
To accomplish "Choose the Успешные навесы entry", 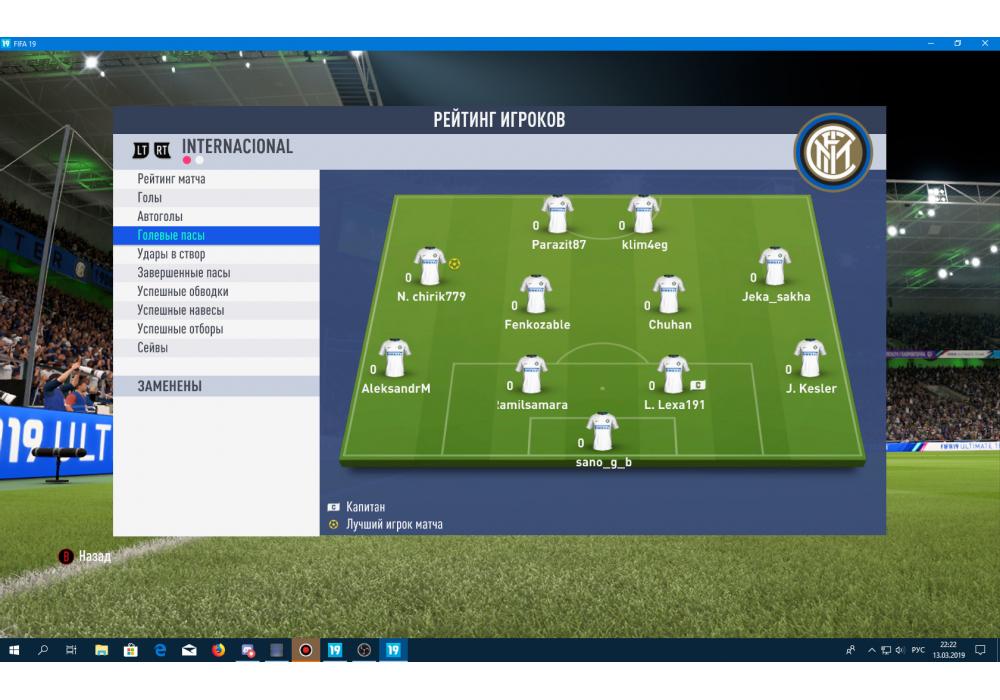I will 180,310.
